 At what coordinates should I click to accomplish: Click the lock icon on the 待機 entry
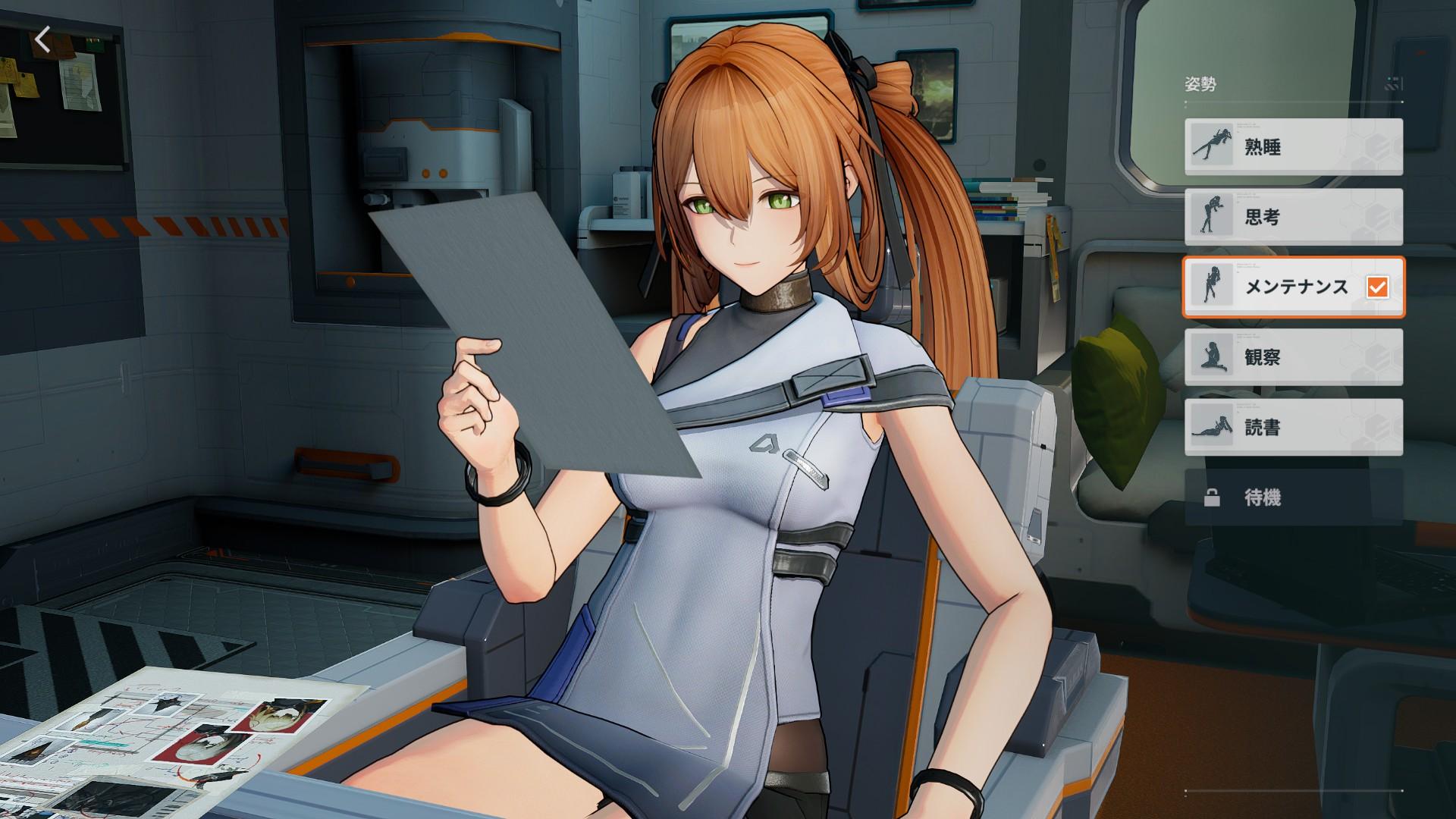point(1212,498)
